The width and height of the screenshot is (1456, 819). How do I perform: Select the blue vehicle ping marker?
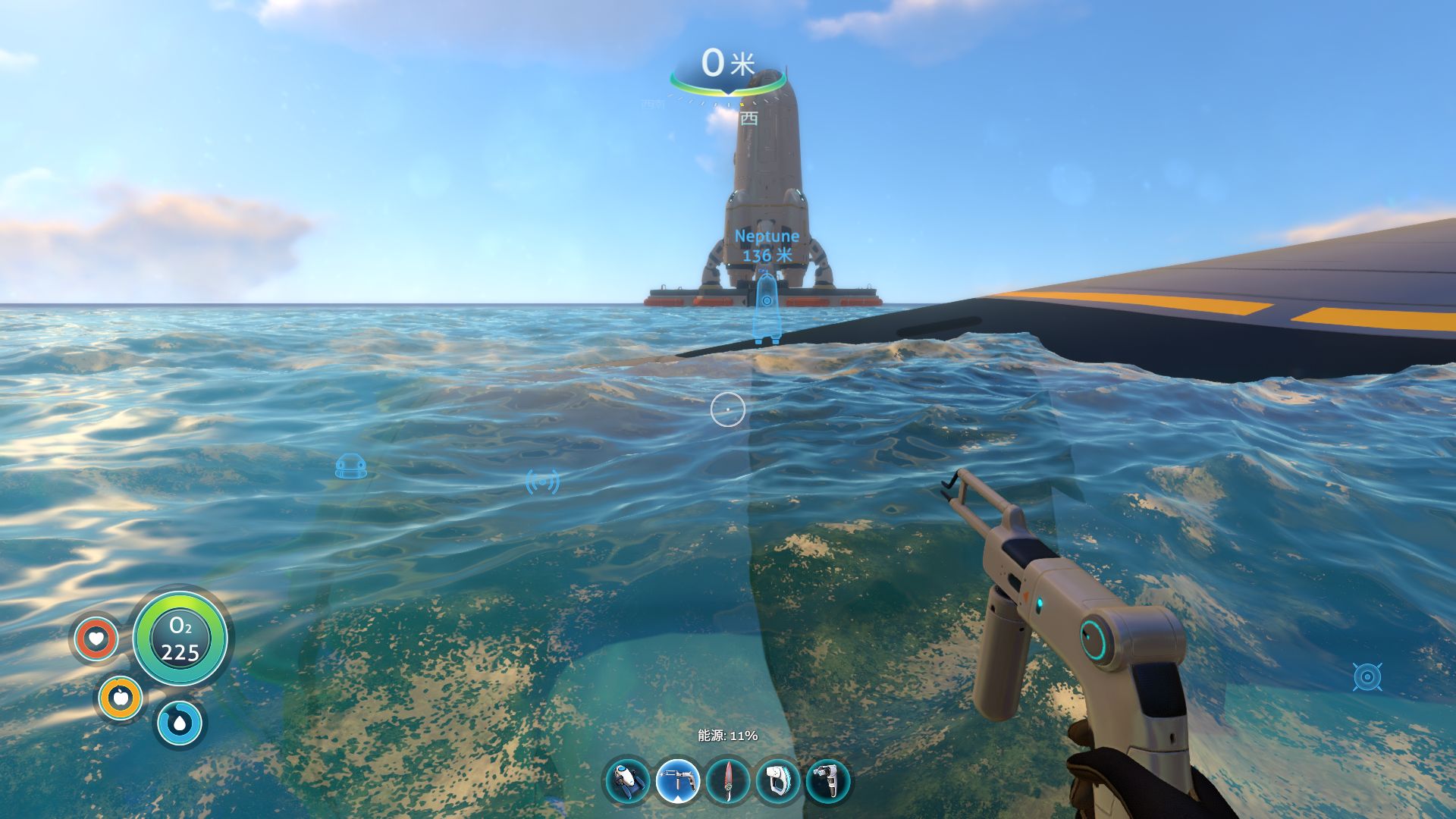[x=351, y=466]
